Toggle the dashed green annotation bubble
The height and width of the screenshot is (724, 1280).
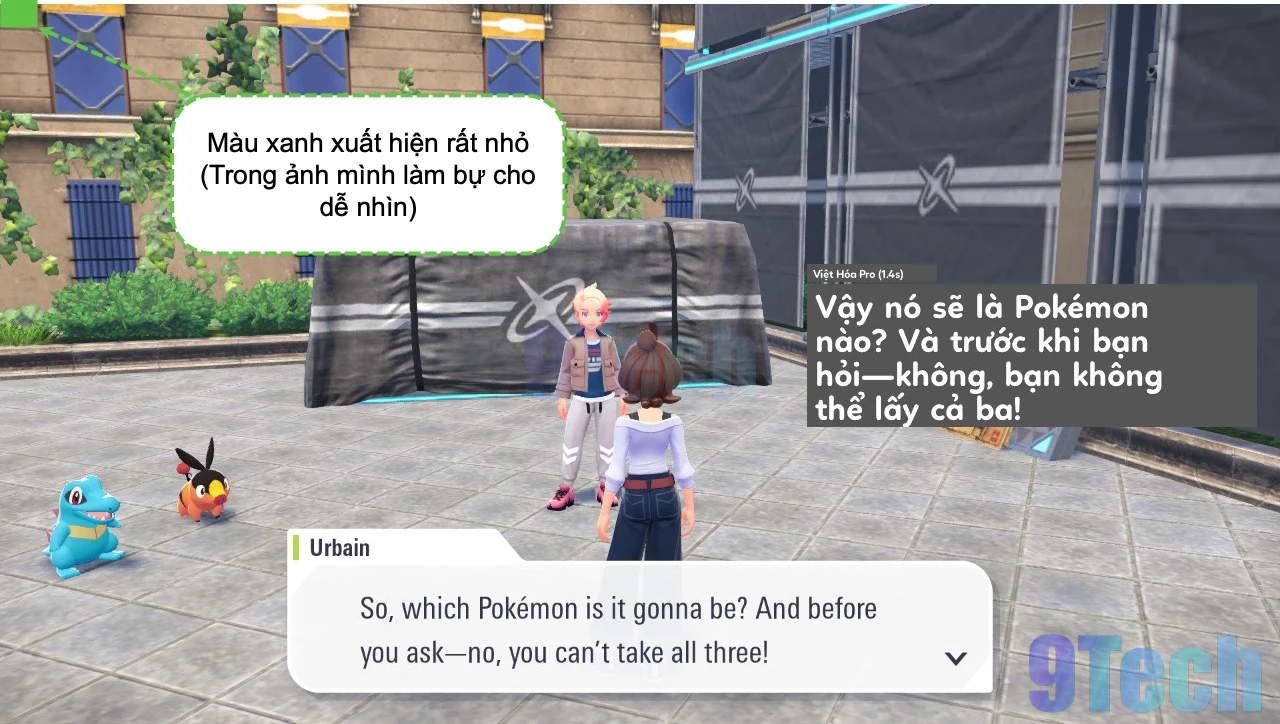point(370,176)
